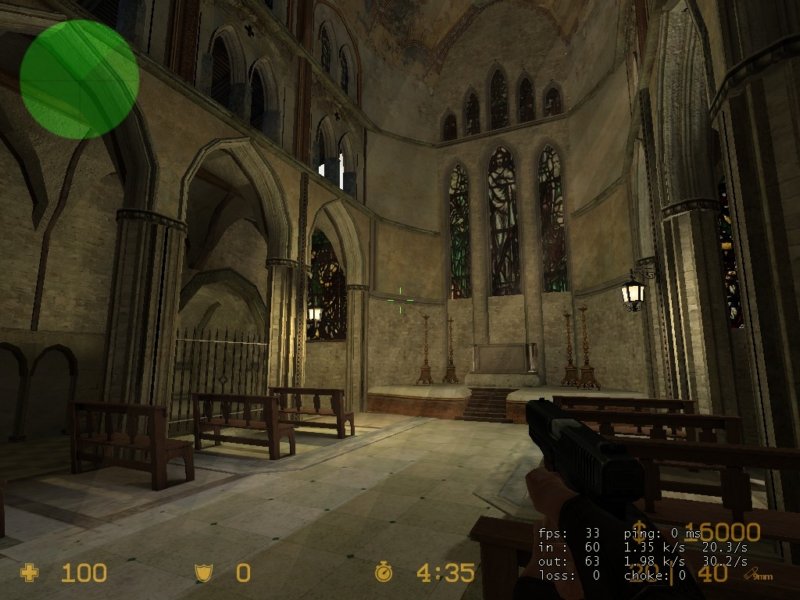This screenshot has width=800, height=600.
Task: Click the green circular radar
Action: [x=79, y=79]
